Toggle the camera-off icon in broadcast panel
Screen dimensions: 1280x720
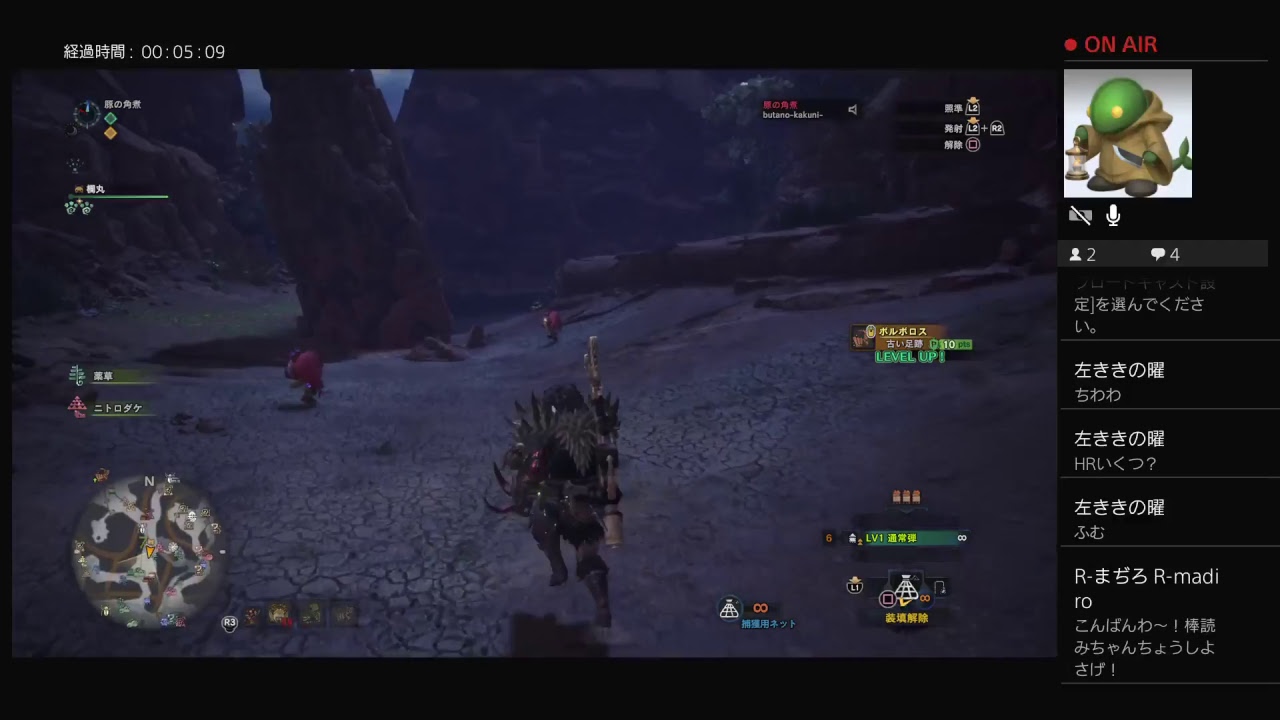[1080, 215]
